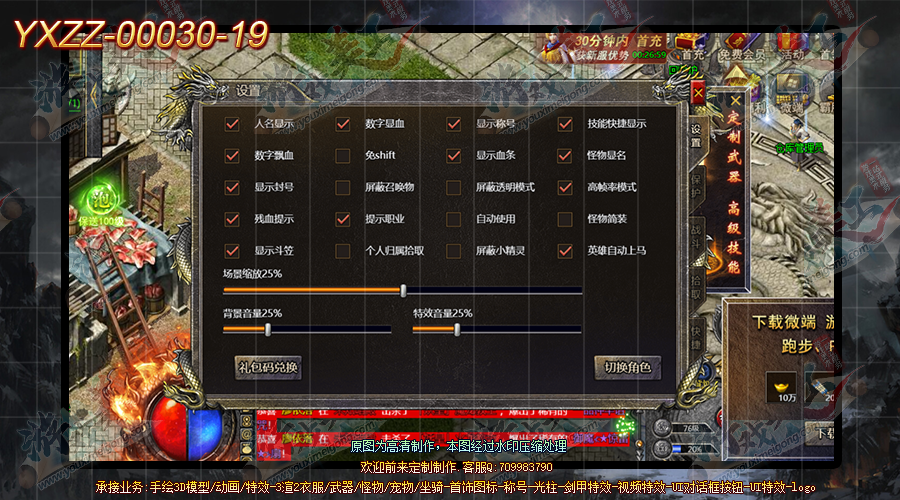
Task: Enable the 个人归属拾取 checkbox
Action: pyautogui.click(x=343, y=250)
